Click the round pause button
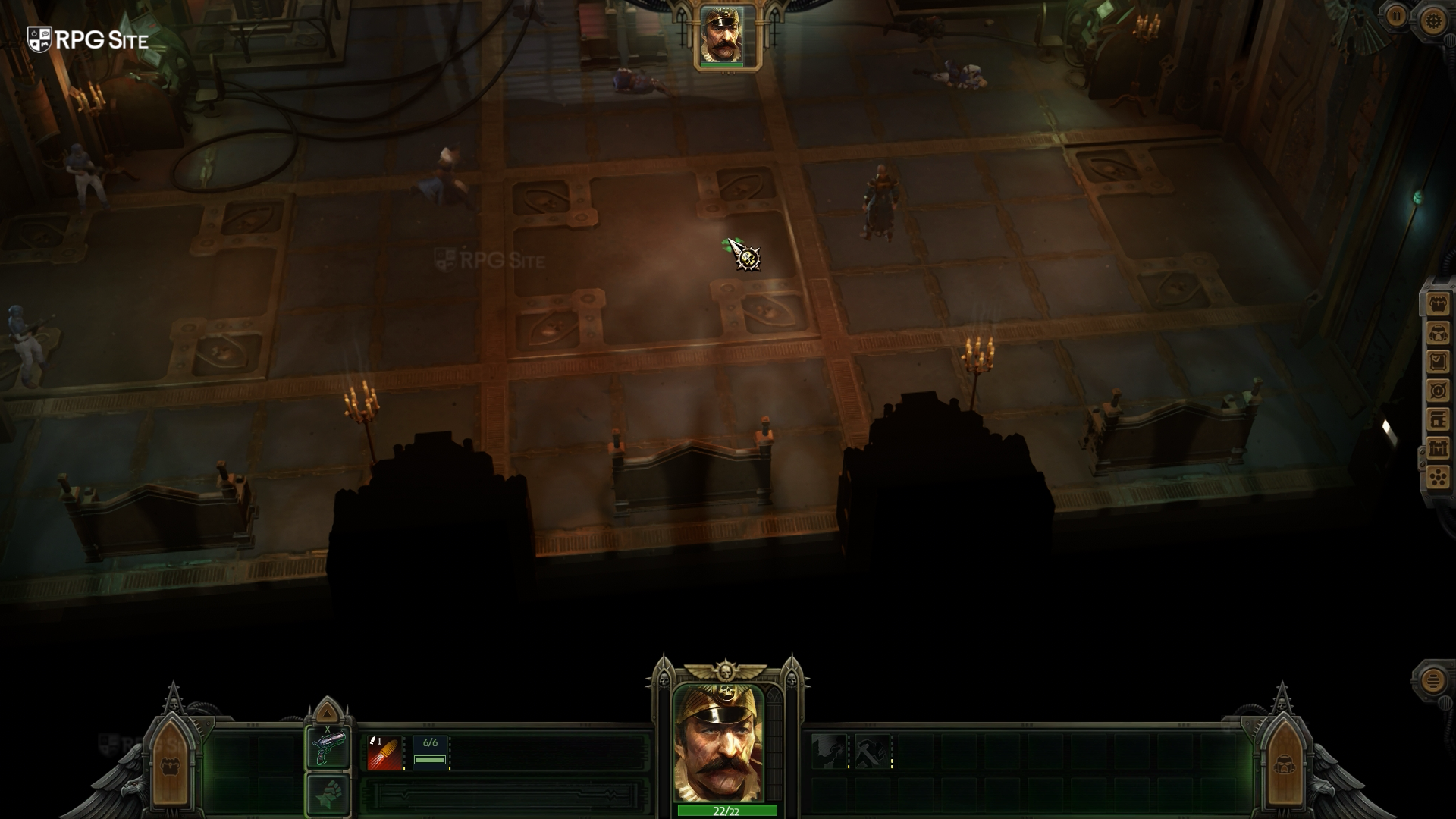The width and height of the screenshot is (1456, 819). [x=1397, y=16]
